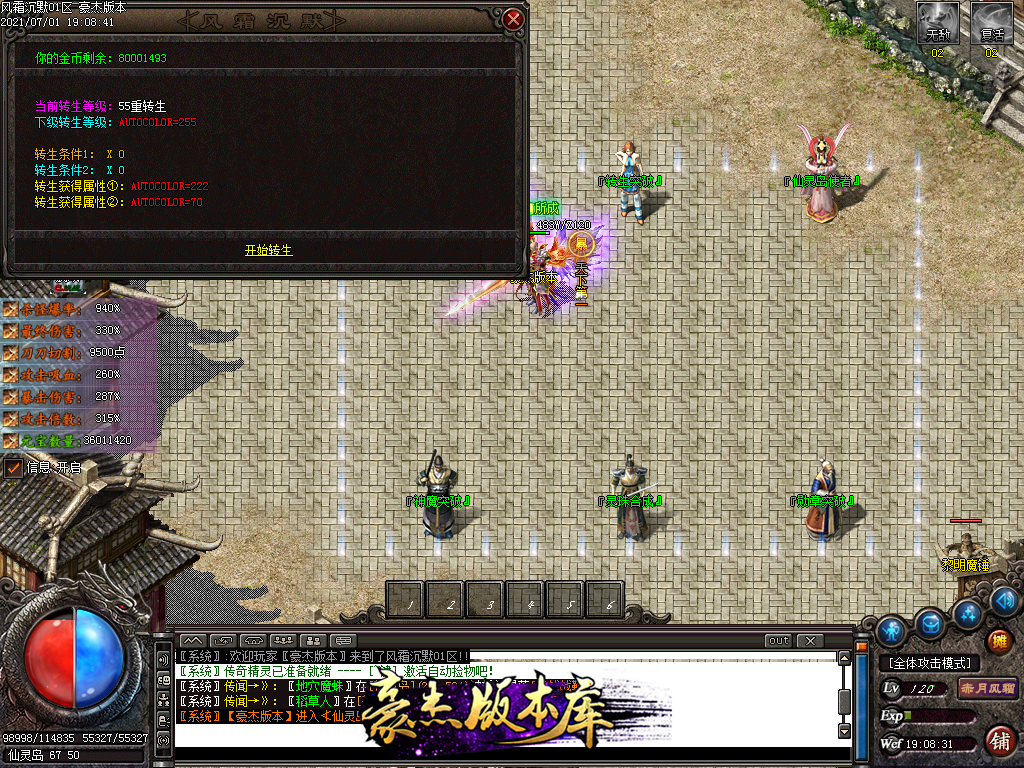Toggle the 信息:开启 info checkbox

(13, 467)
